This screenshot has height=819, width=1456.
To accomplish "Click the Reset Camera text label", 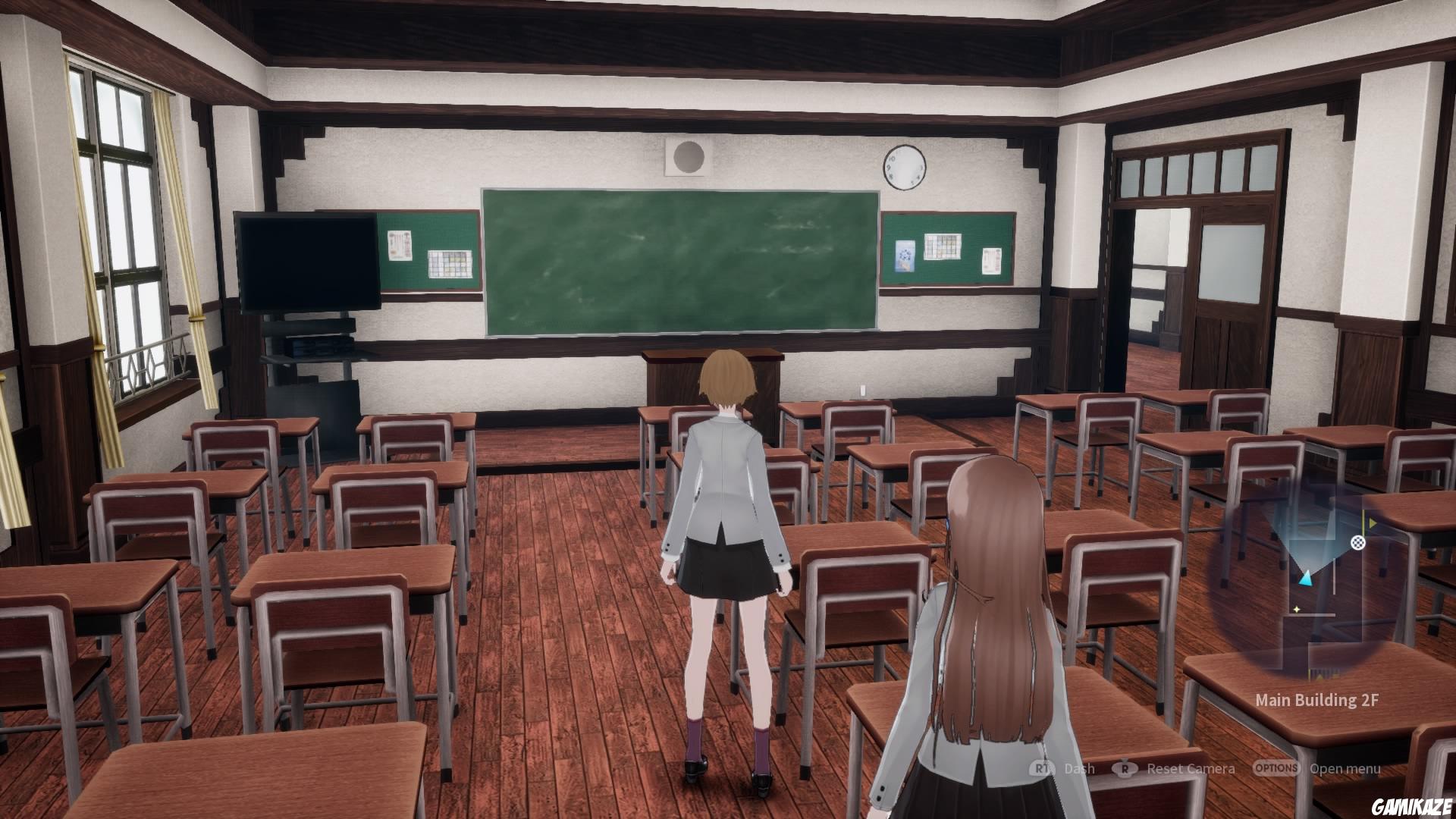I will pyautogui.click(x=1191, y=768).
